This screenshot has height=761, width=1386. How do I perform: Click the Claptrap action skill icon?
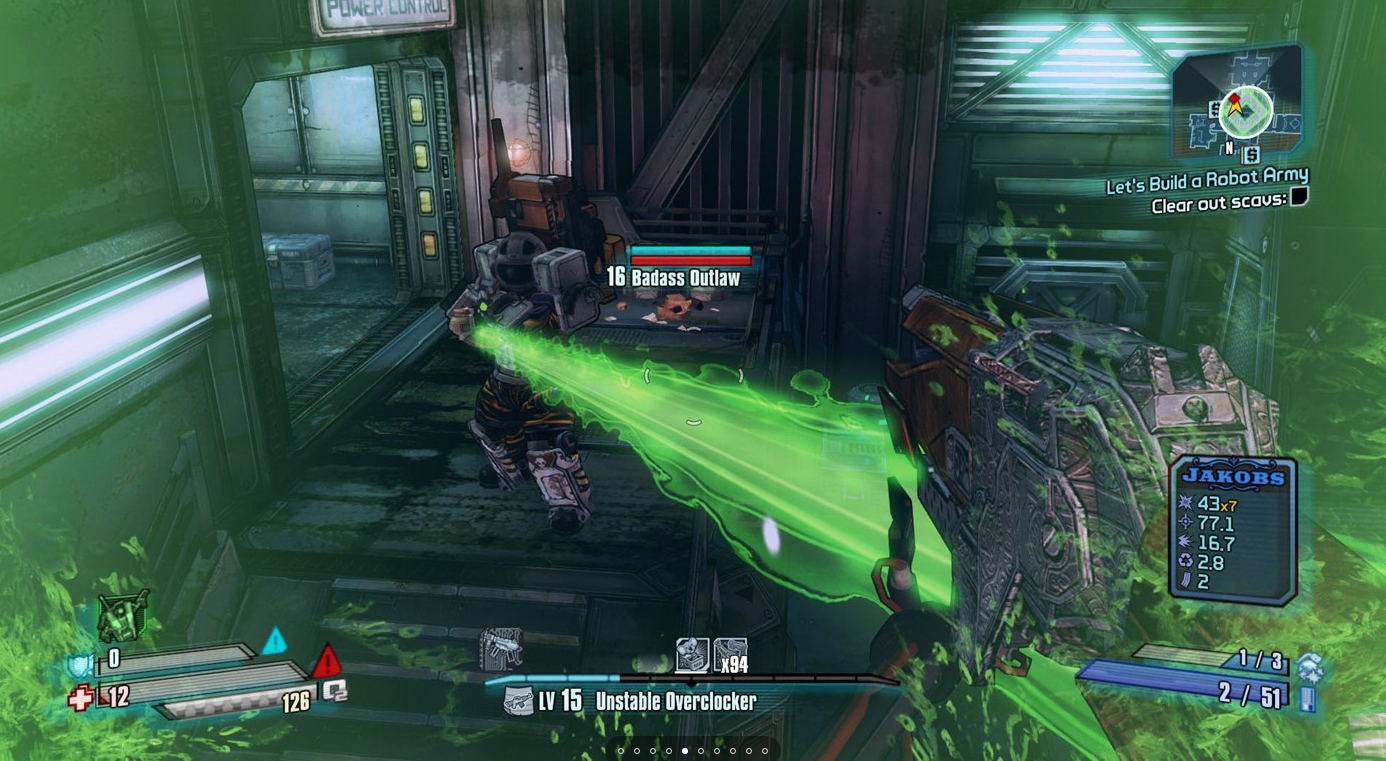(123, 615)
